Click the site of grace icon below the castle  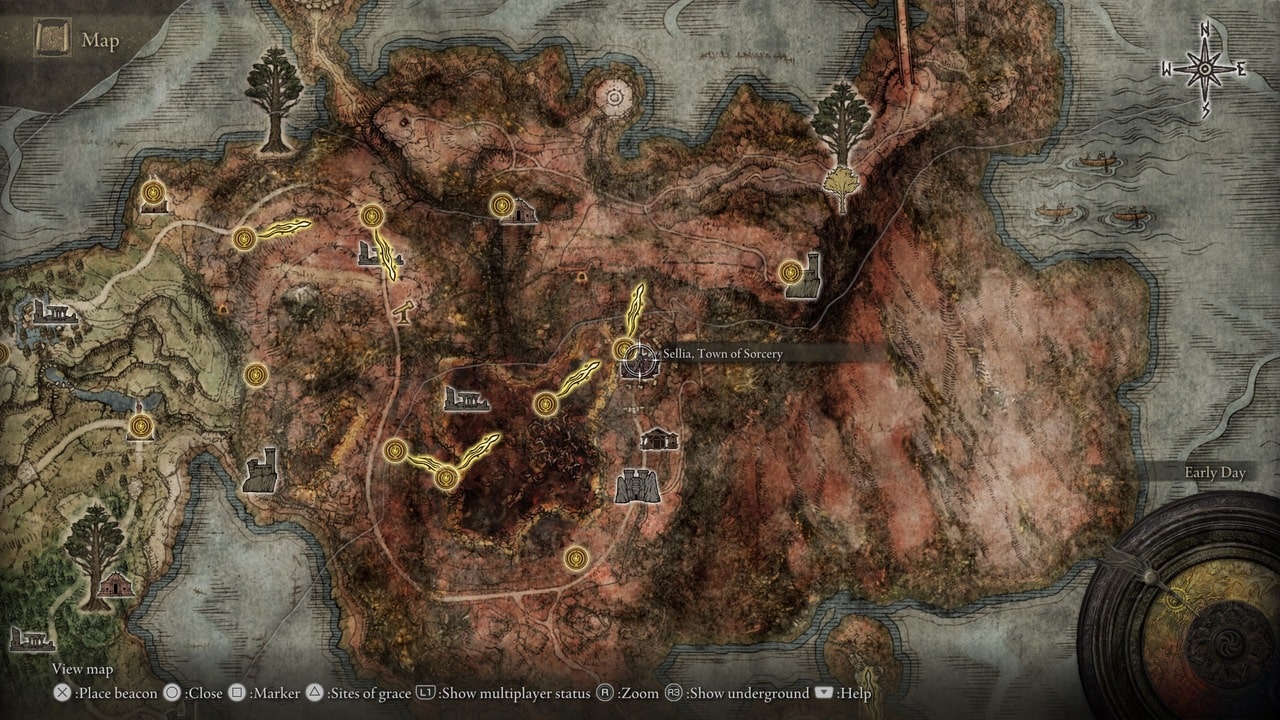point(577,560)
